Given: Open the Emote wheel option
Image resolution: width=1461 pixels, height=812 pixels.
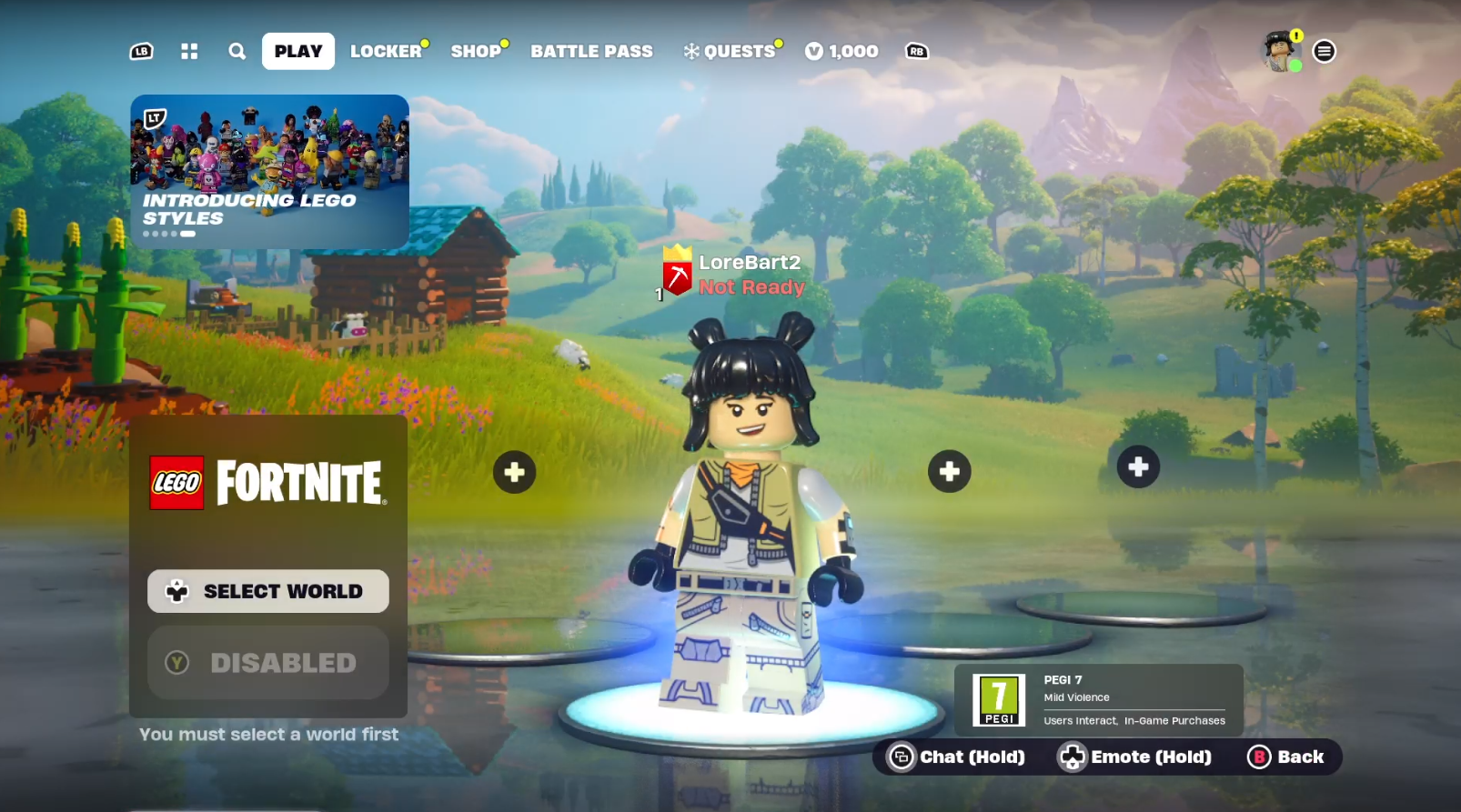Looking at the screenshot, I should [1135, 757].
